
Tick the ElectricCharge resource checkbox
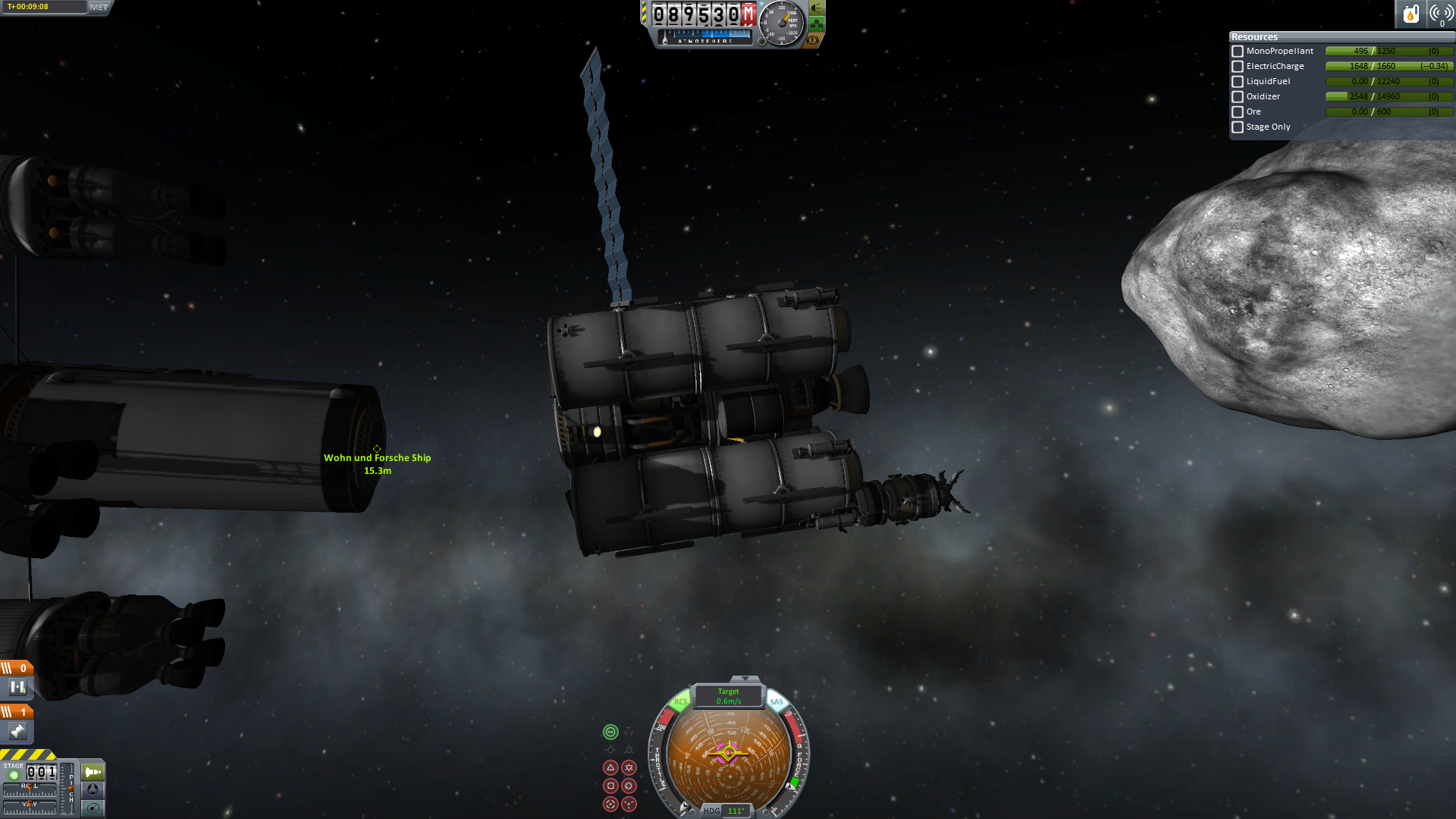coord(1238,67)
